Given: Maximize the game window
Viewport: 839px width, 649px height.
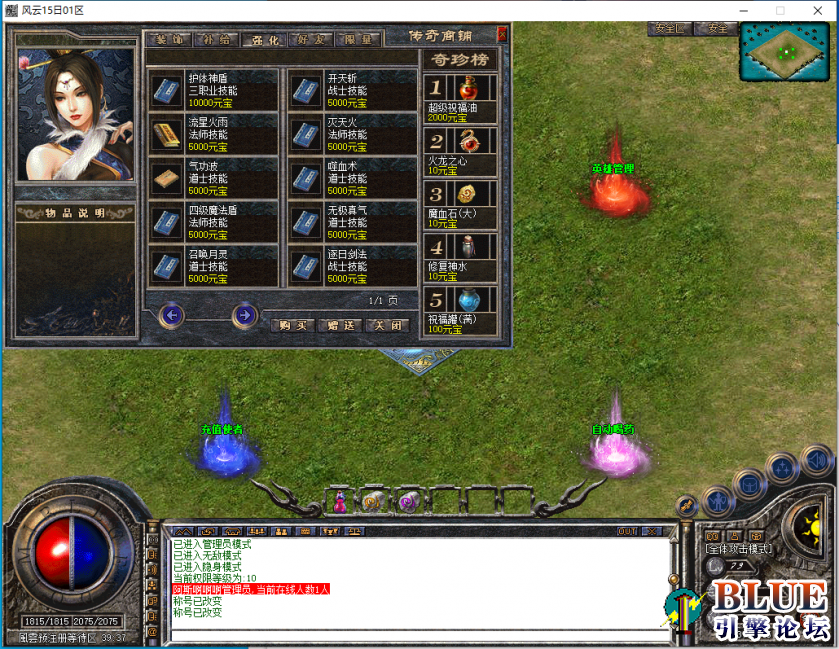Looking at the screenshot, I should pyautogui.click(x=780, y=10).
